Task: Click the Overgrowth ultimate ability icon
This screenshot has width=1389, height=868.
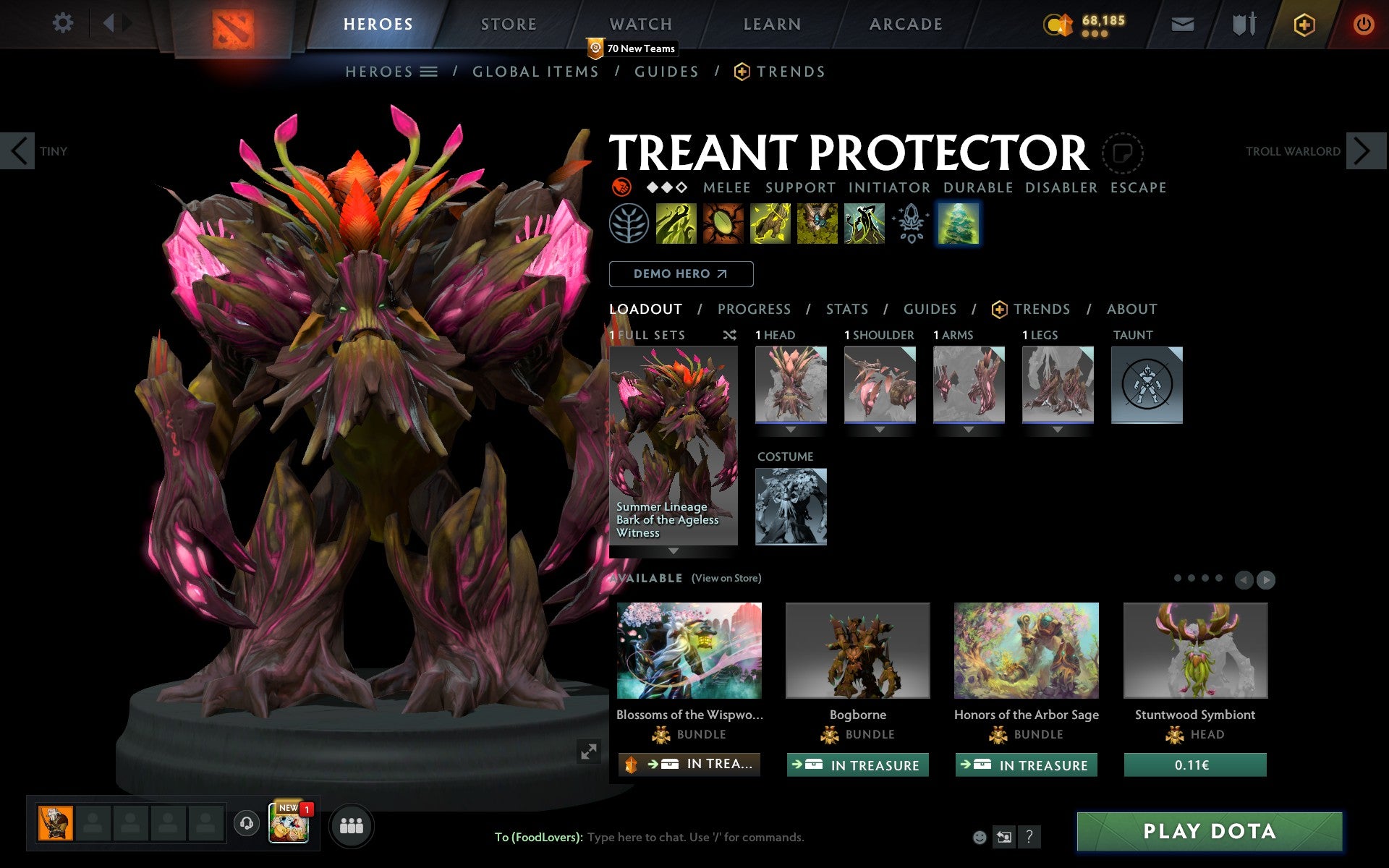Action: [x=865, y=226]
